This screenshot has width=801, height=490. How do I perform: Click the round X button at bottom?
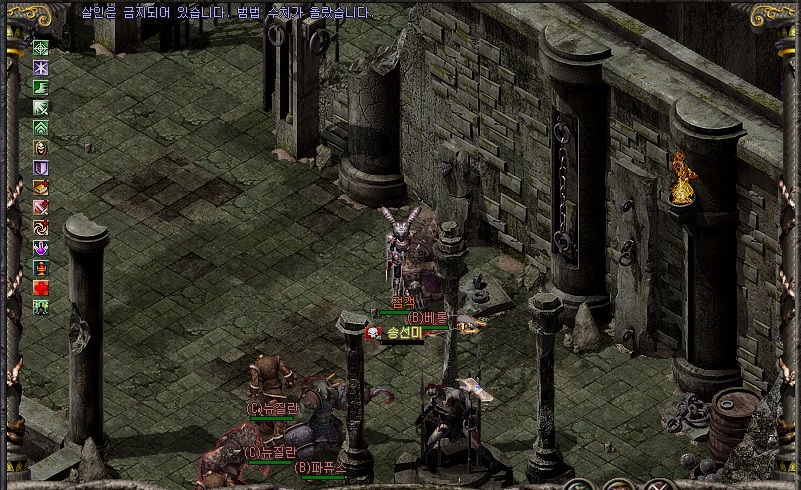662,485
